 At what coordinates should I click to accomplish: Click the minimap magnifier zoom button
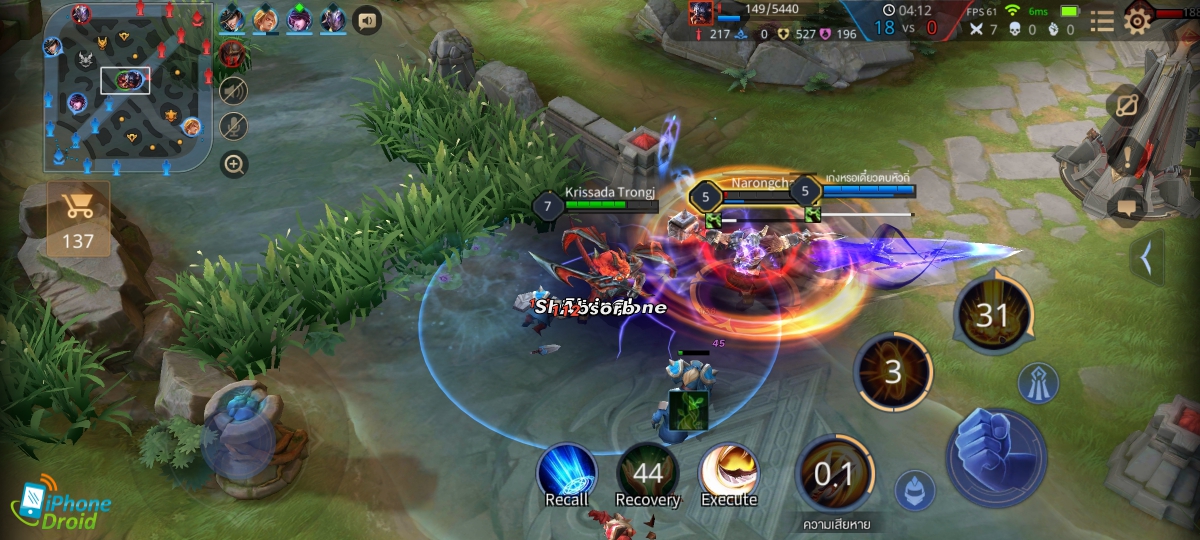point(234,164)
